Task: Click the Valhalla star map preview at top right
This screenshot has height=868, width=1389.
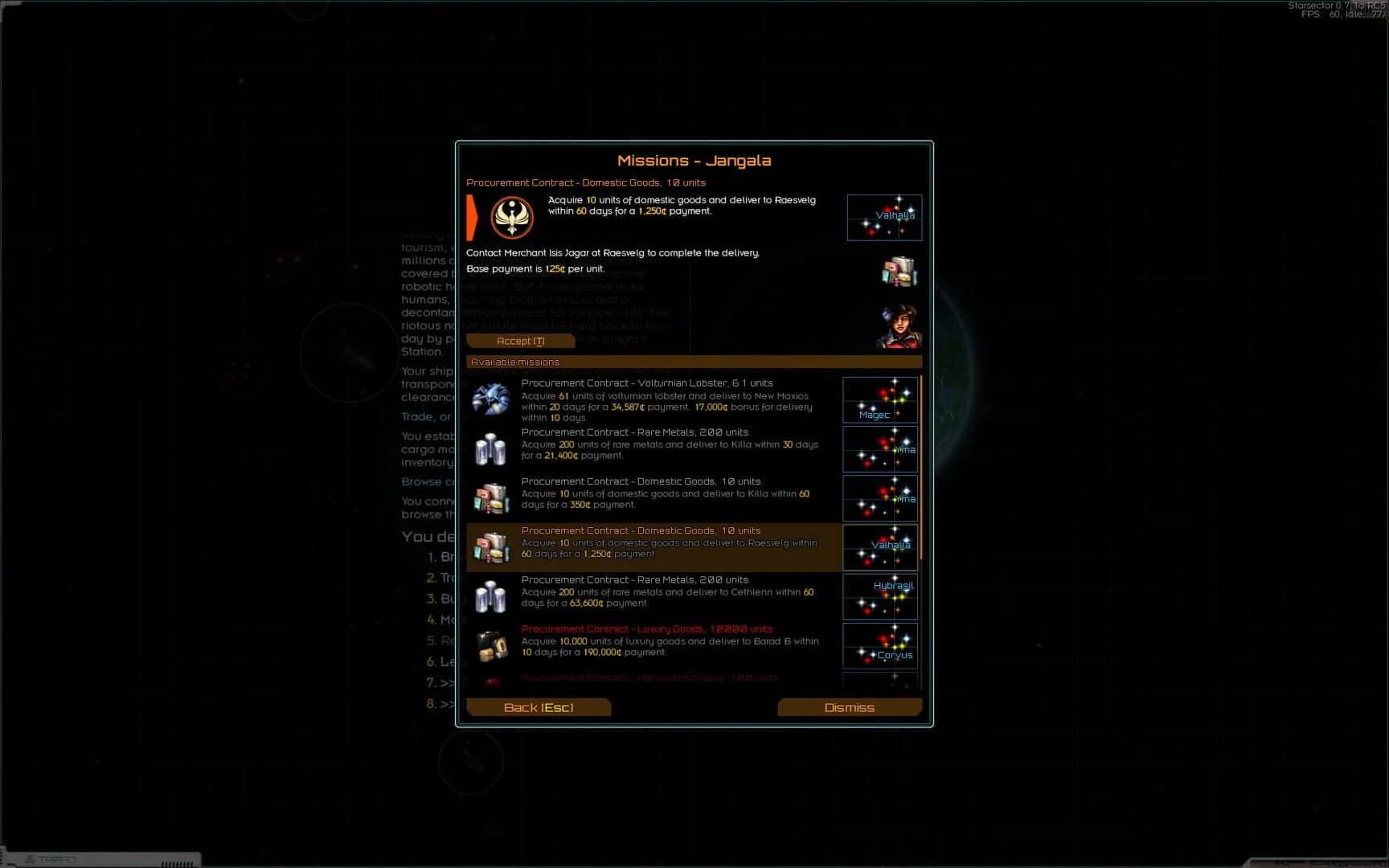Action: pyautogui.click(x=884, y=217)
